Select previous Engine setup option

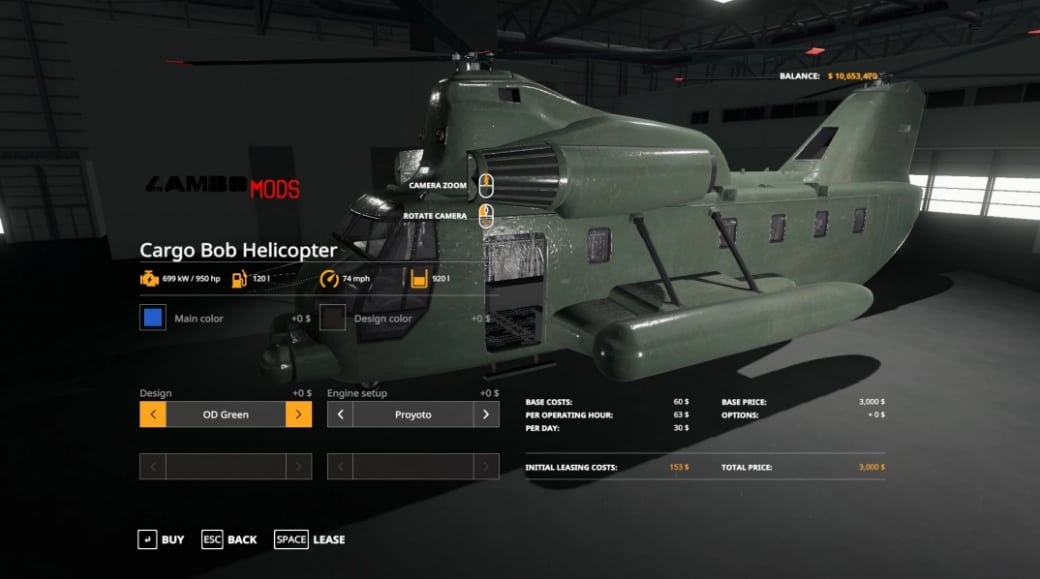point(340,414)
